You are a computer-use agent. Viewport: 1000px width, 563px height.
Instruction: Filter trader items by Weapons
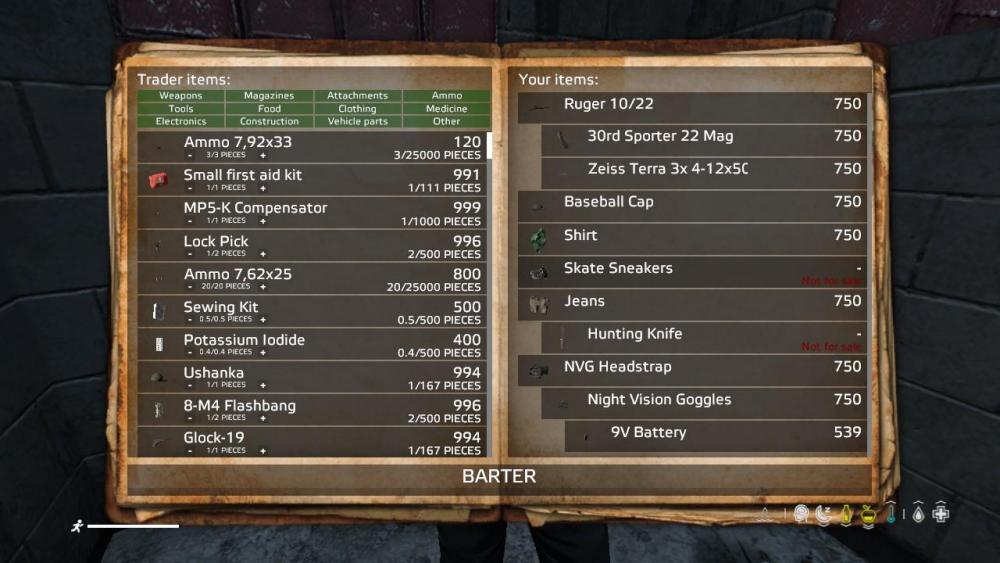click(x=181, y=96)
